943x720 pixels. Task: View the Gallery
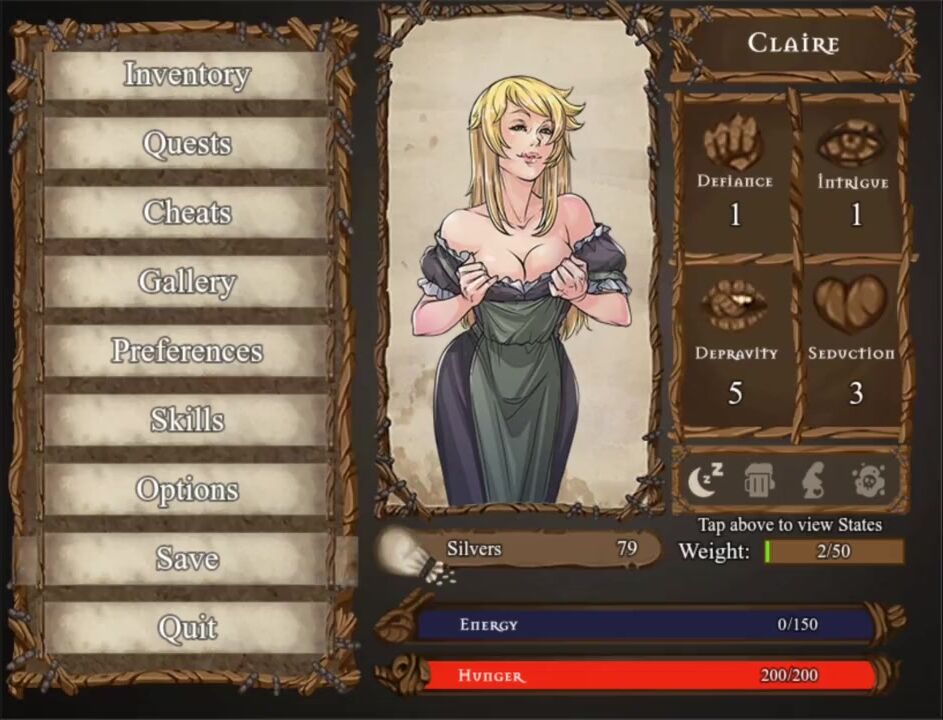point(187,282)
